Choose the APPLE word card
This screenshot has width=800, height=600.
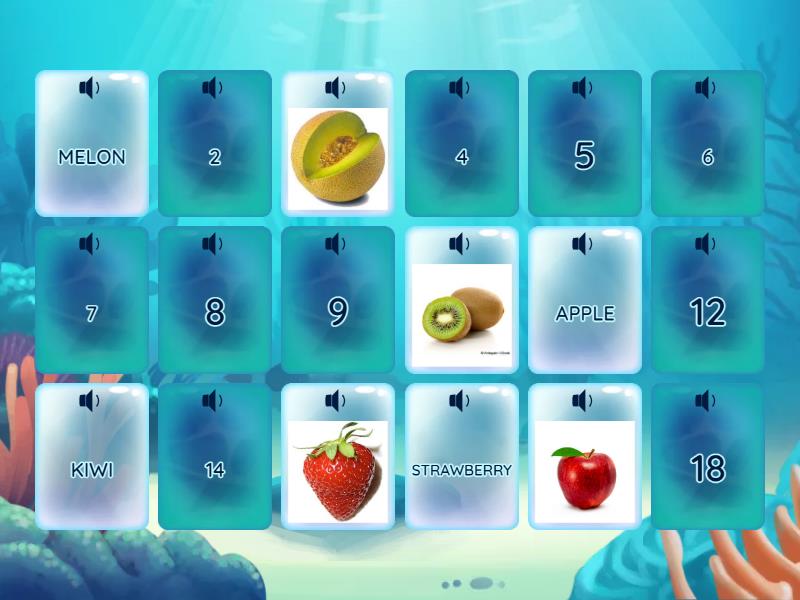point(584,313)
